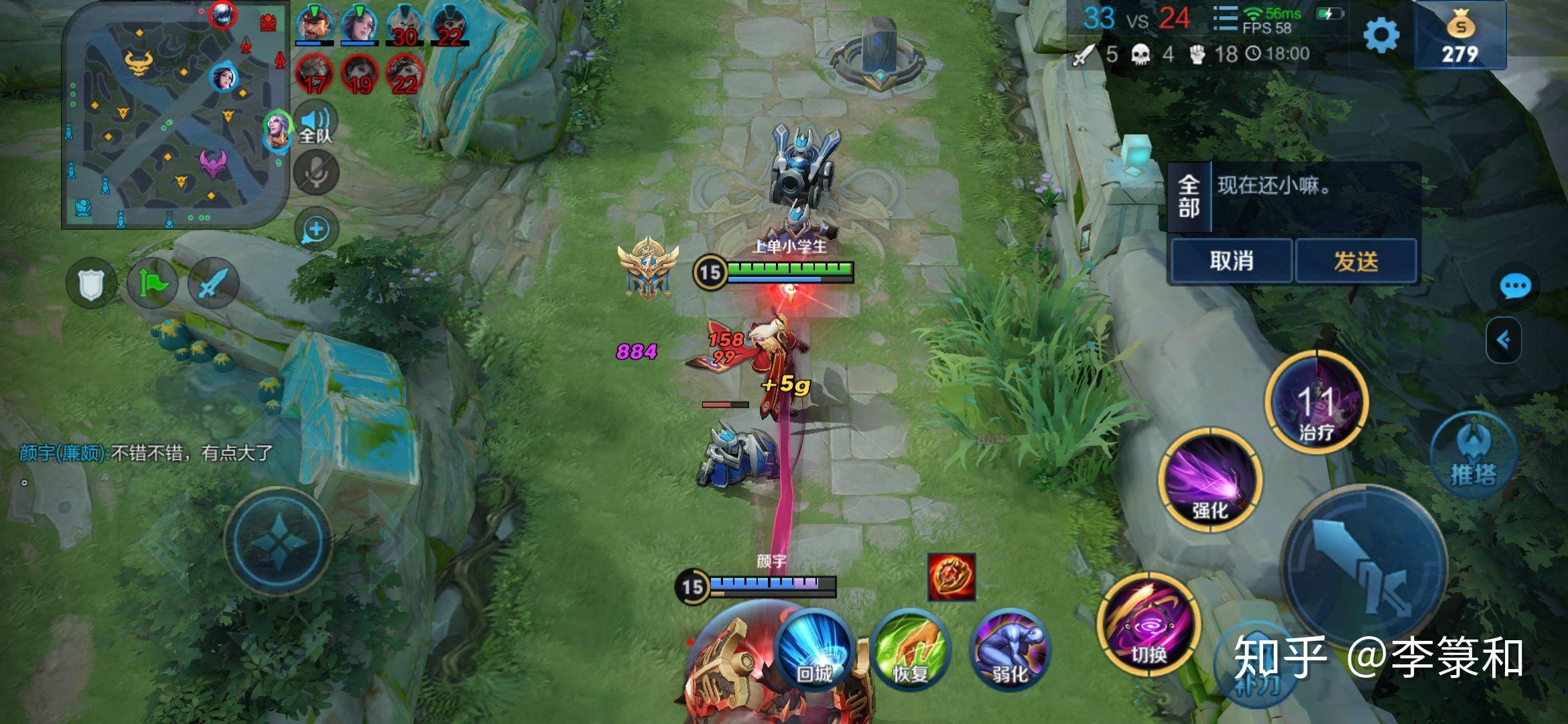Send the shield defend signal
Viewport: 1568px width, 724px height.
click(x=92, y=284)
